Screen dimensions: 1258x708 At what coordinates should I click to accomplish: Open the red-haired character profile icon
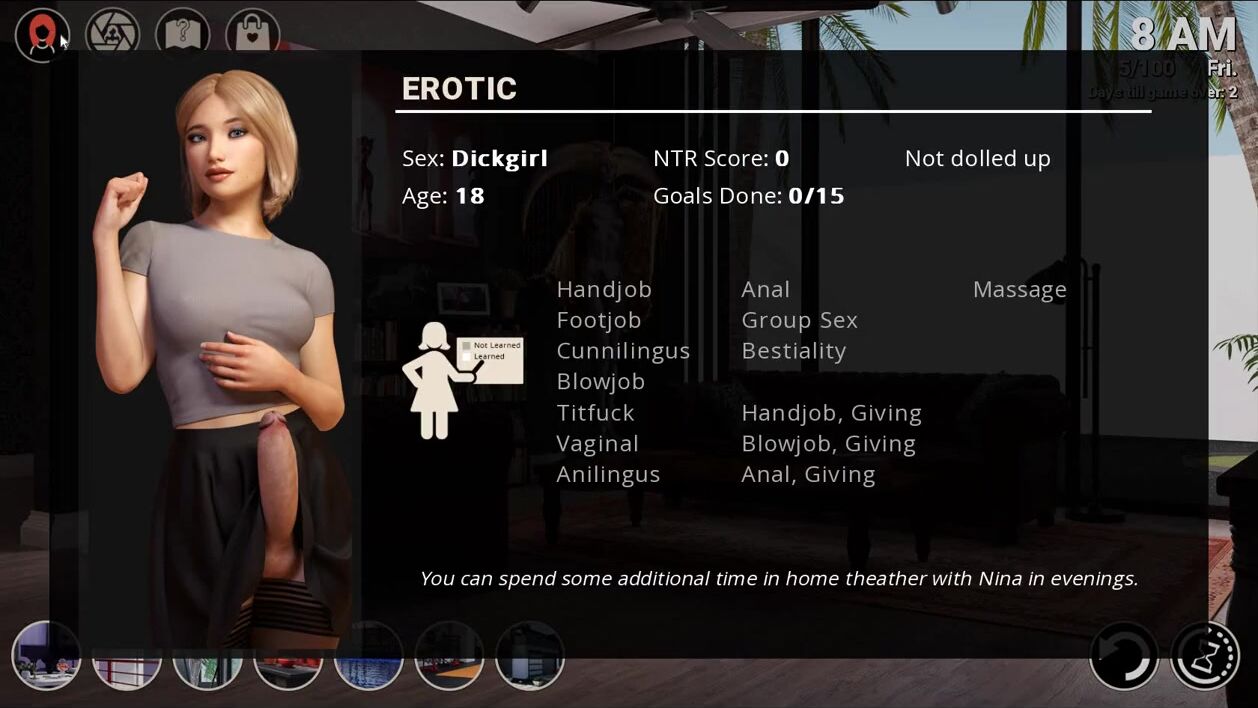pos(42,35)
